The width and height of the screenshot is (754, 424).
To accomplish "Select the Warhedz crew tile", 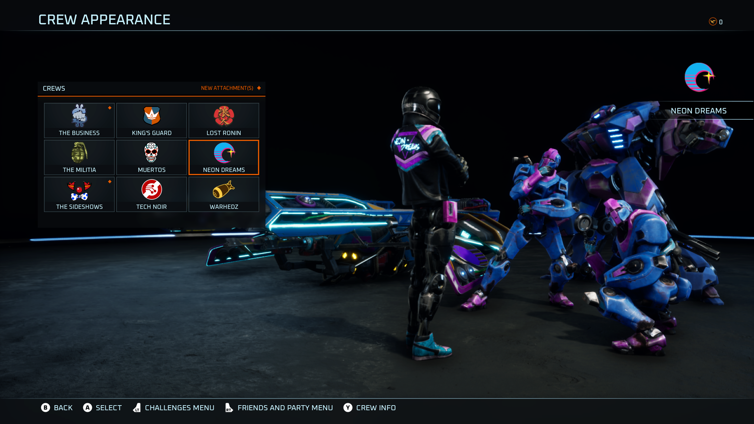I will click(x=223, y=194).
